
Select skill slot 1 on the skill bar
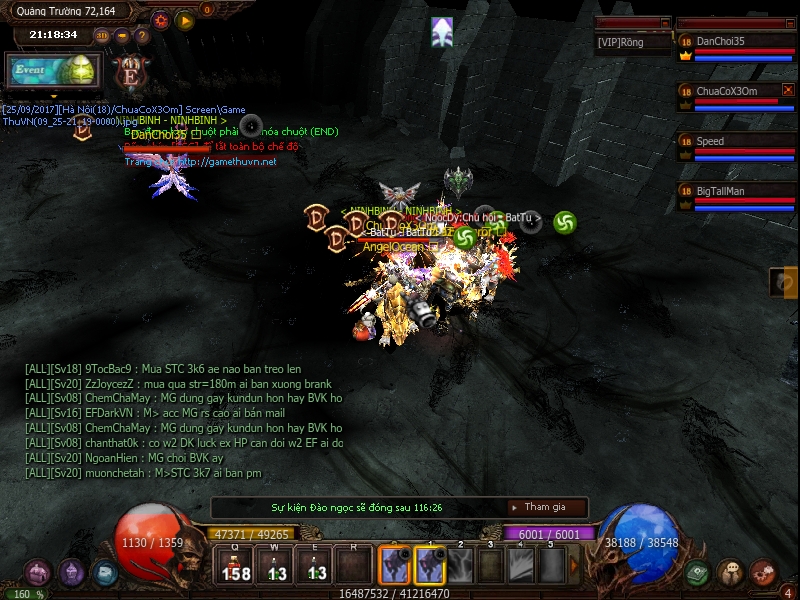click(430, 567)
